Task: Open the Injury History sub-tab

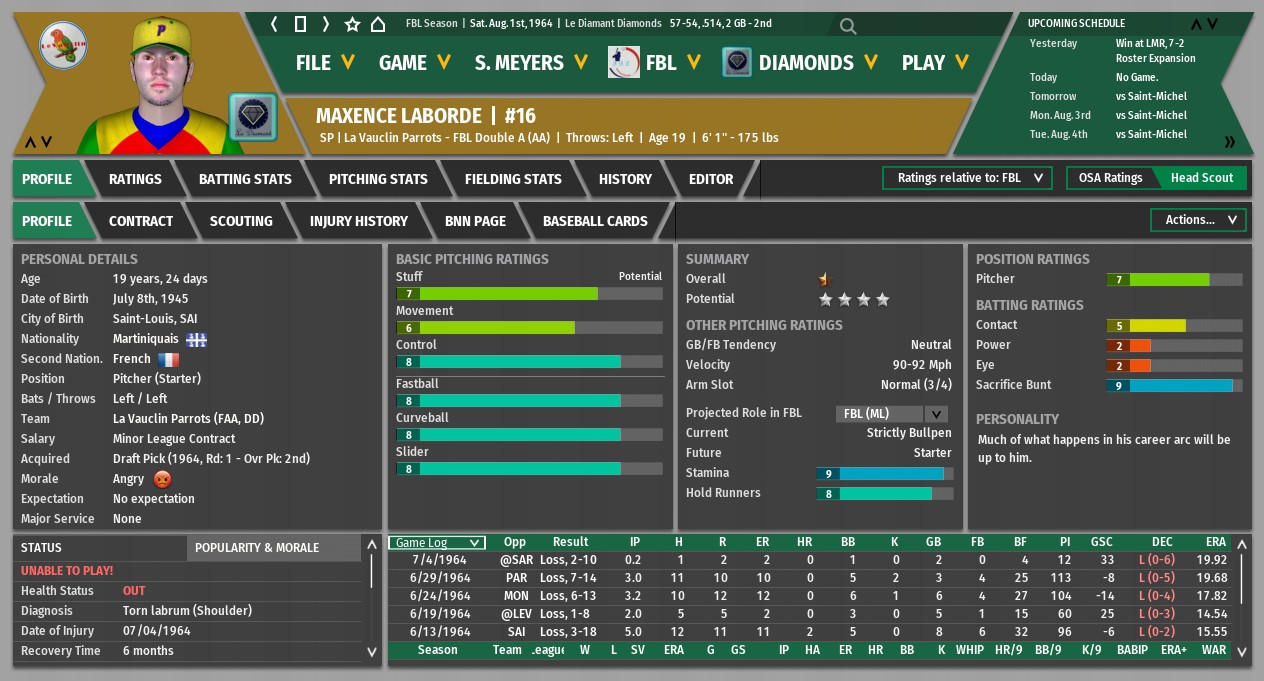Action: pos(359,221)
